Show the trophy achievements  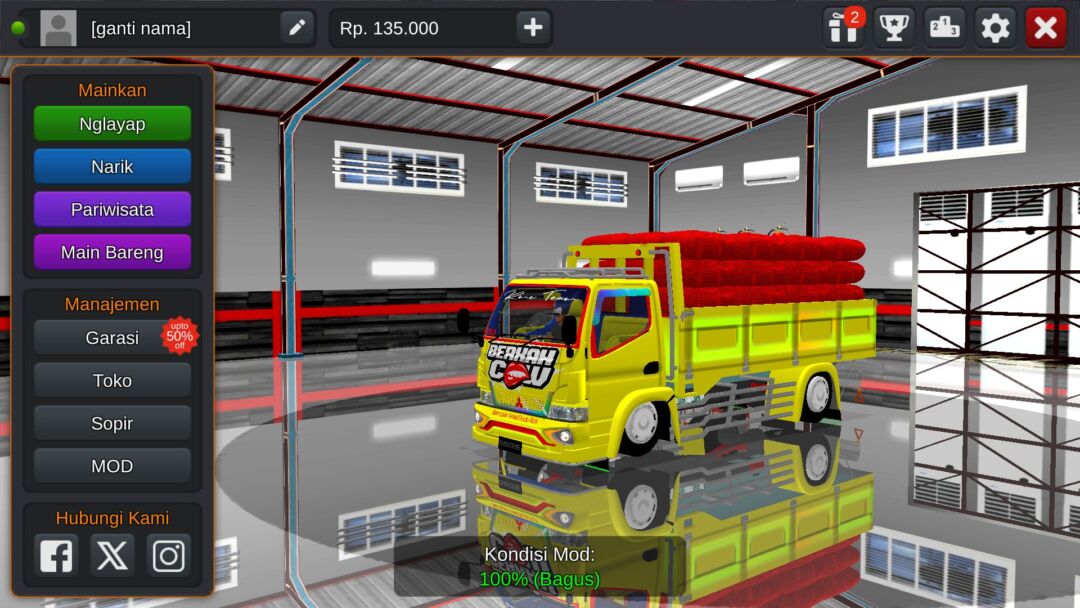pos(894,28)
